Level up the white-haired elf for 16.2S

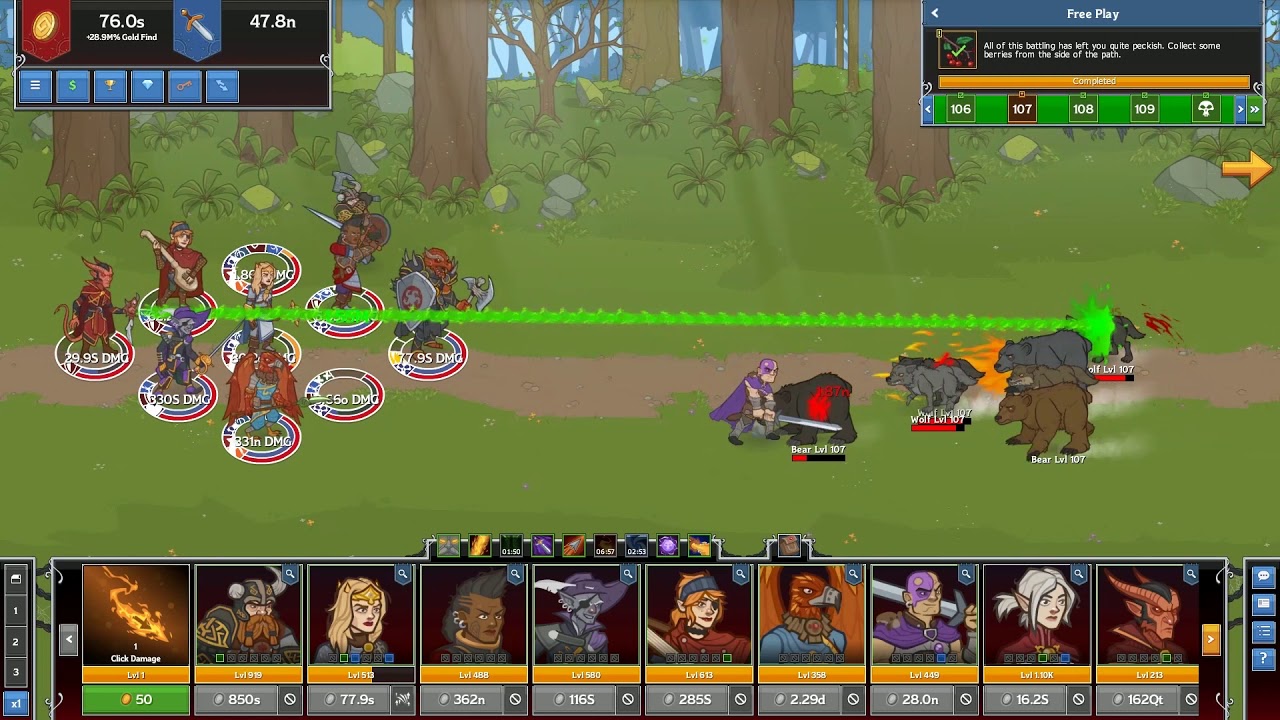[x=1025, y=699]
